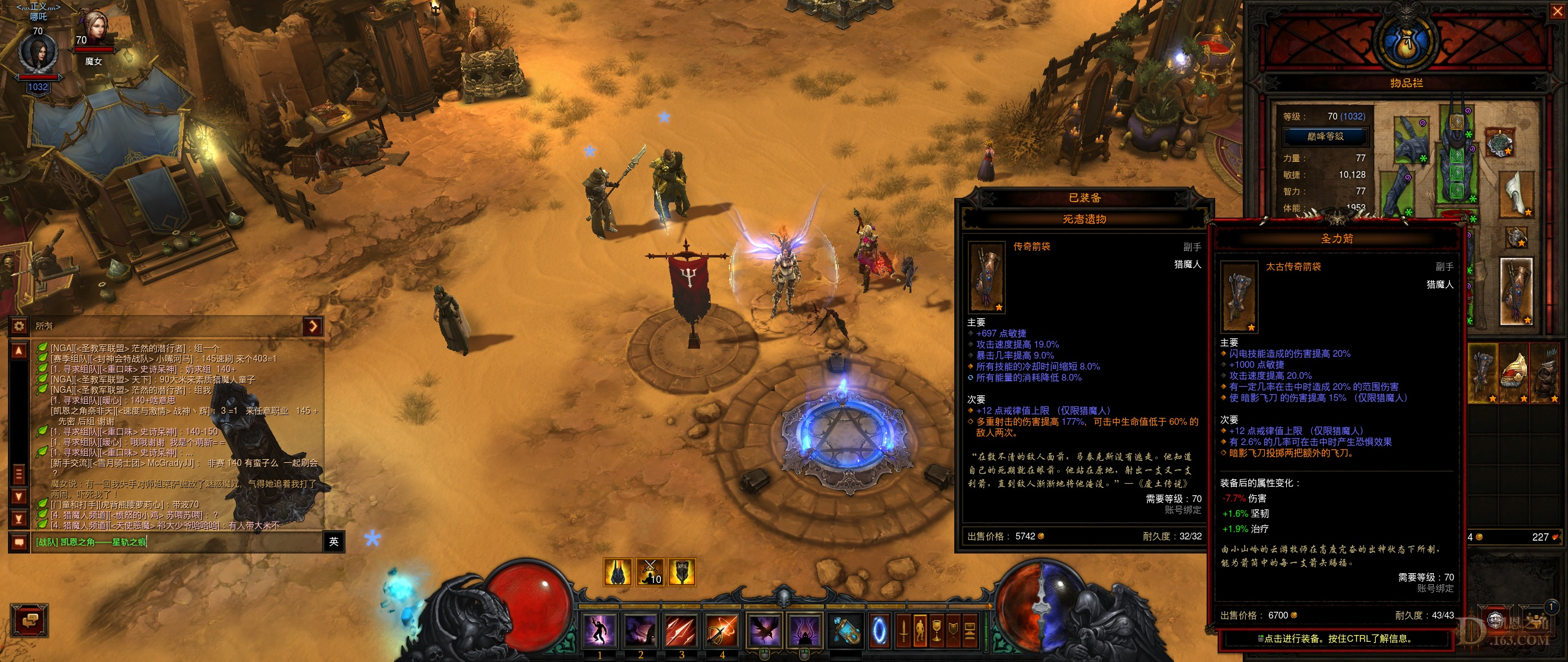Open the skills menu sword icon
Screen dimensions: 1568x662
point(903,631)
